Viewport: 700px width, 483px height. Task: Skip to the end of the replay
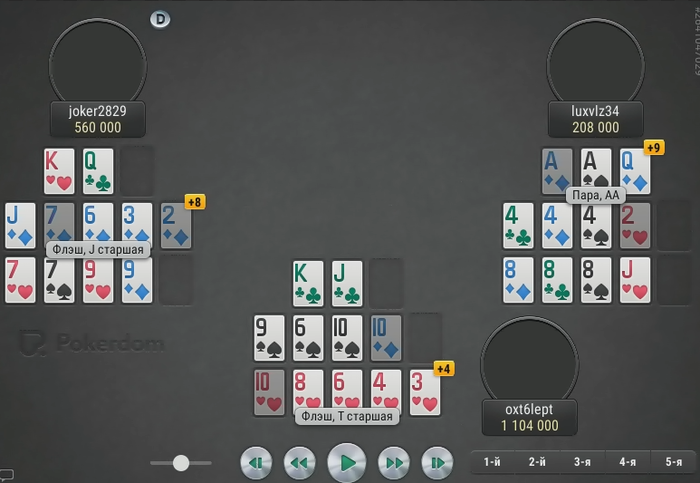pyautogui.click(x=437, y=463)
